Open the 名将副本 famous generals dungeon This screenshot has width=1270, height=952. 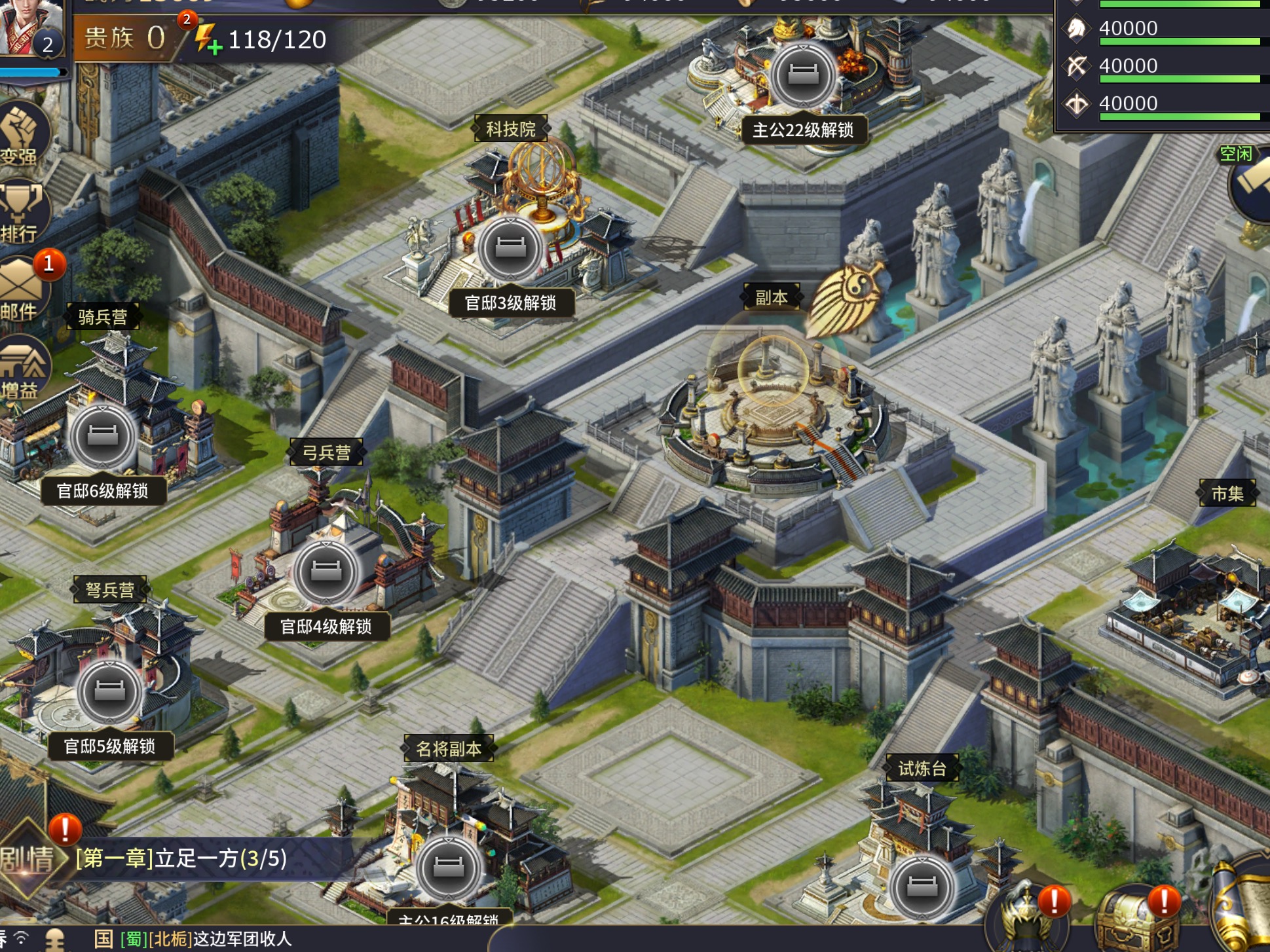(449, 748)
